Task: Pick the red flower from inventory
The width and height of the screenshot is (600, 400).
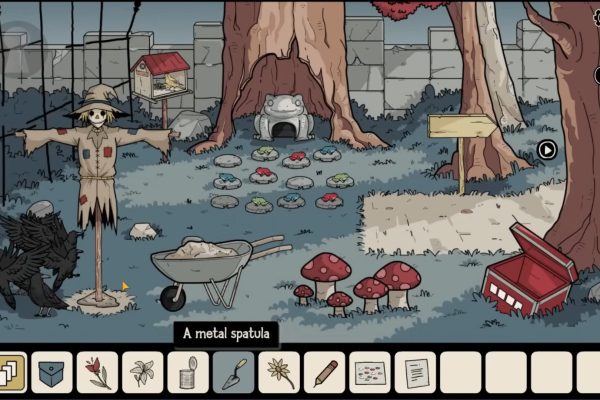Action: [x=97, y=373]
